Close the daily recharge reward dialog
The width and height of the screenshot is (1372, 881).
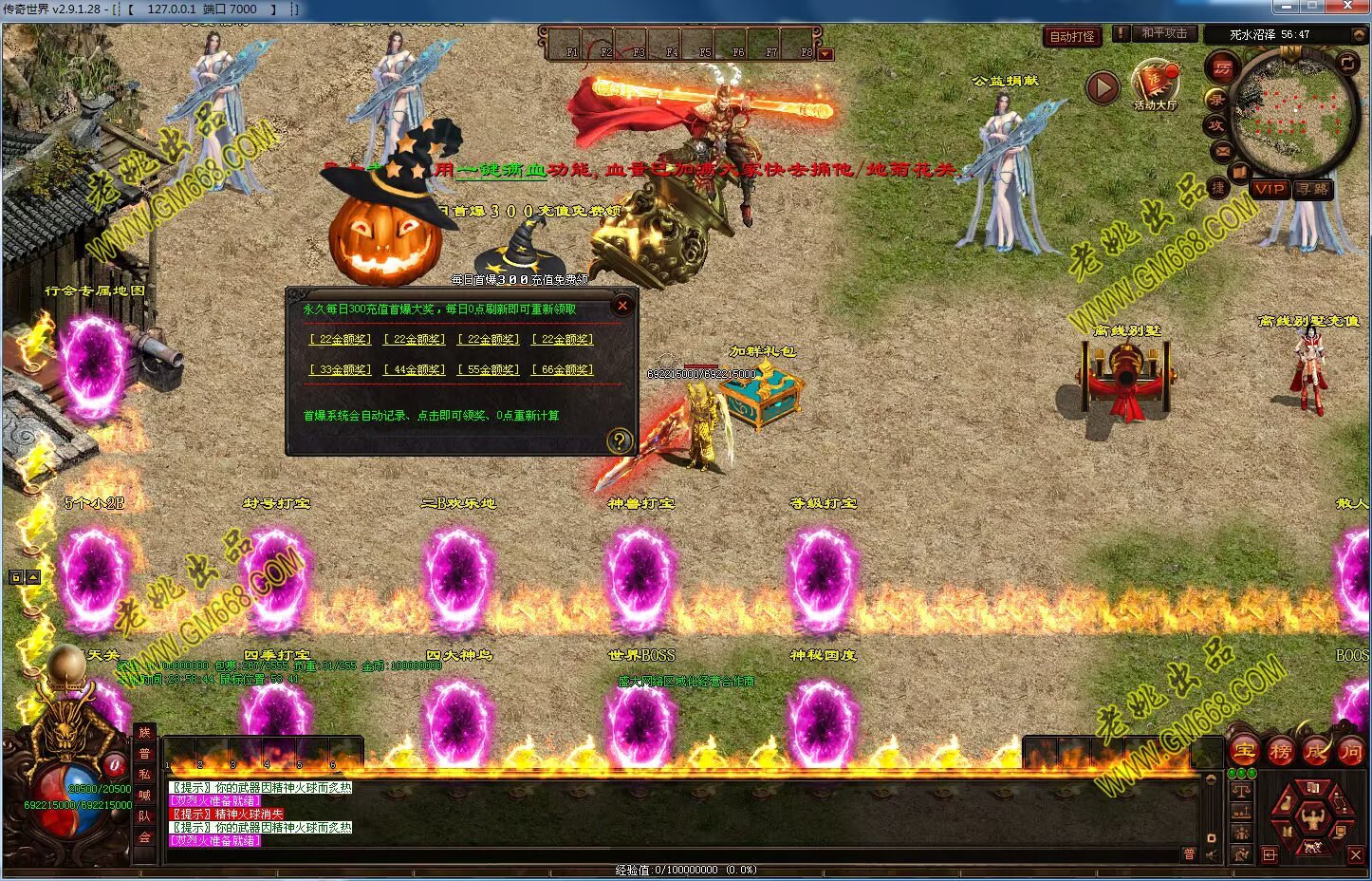point(622,305)
